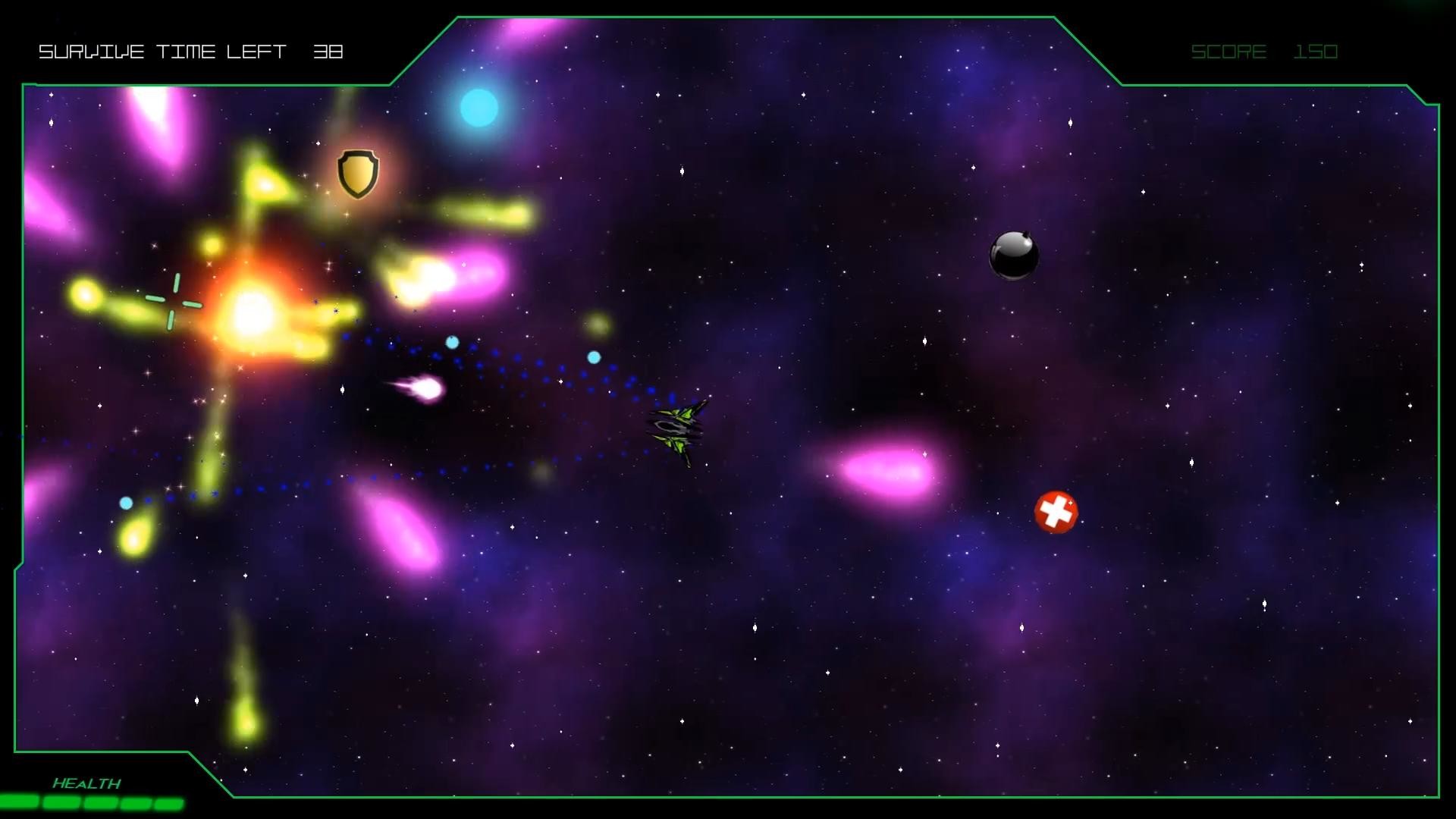Image resolution: width=1456 pixels, height=819 pixels.
Task: Click the SURVIVE TIME LEFT counter
Action: click(x=191, y=52)
